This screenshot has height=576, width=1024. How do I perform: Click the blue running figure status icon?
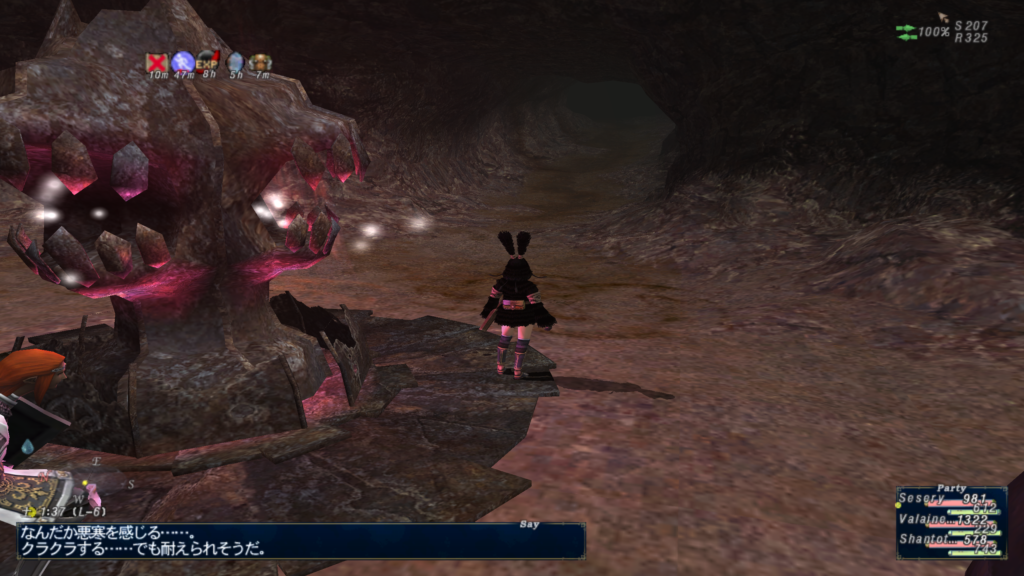click(x=183, y=62)
